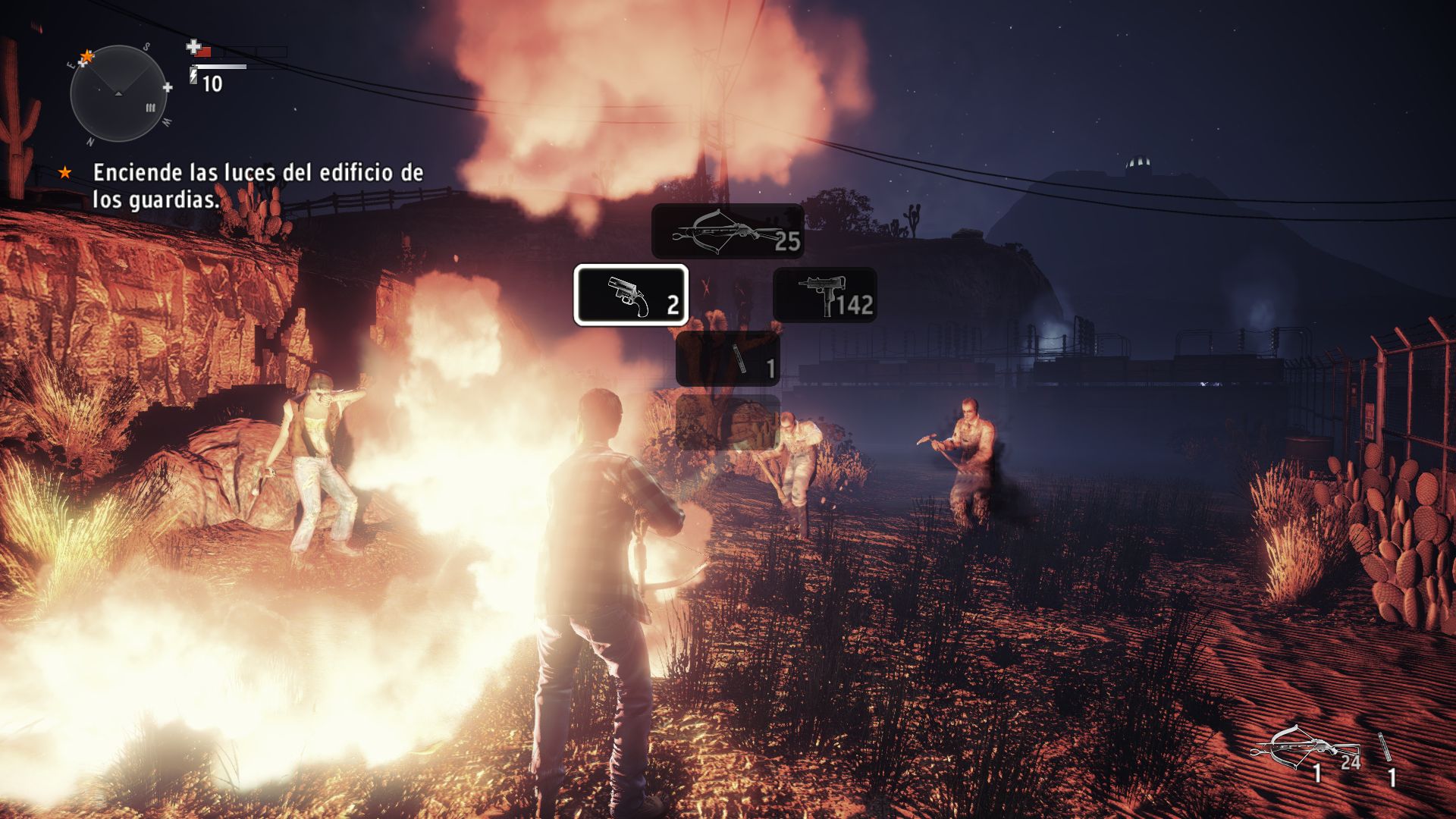Pick the flare stick slot in the wheel
Viewport: 1456px width, 819px height.
click(x=728, y=358)
